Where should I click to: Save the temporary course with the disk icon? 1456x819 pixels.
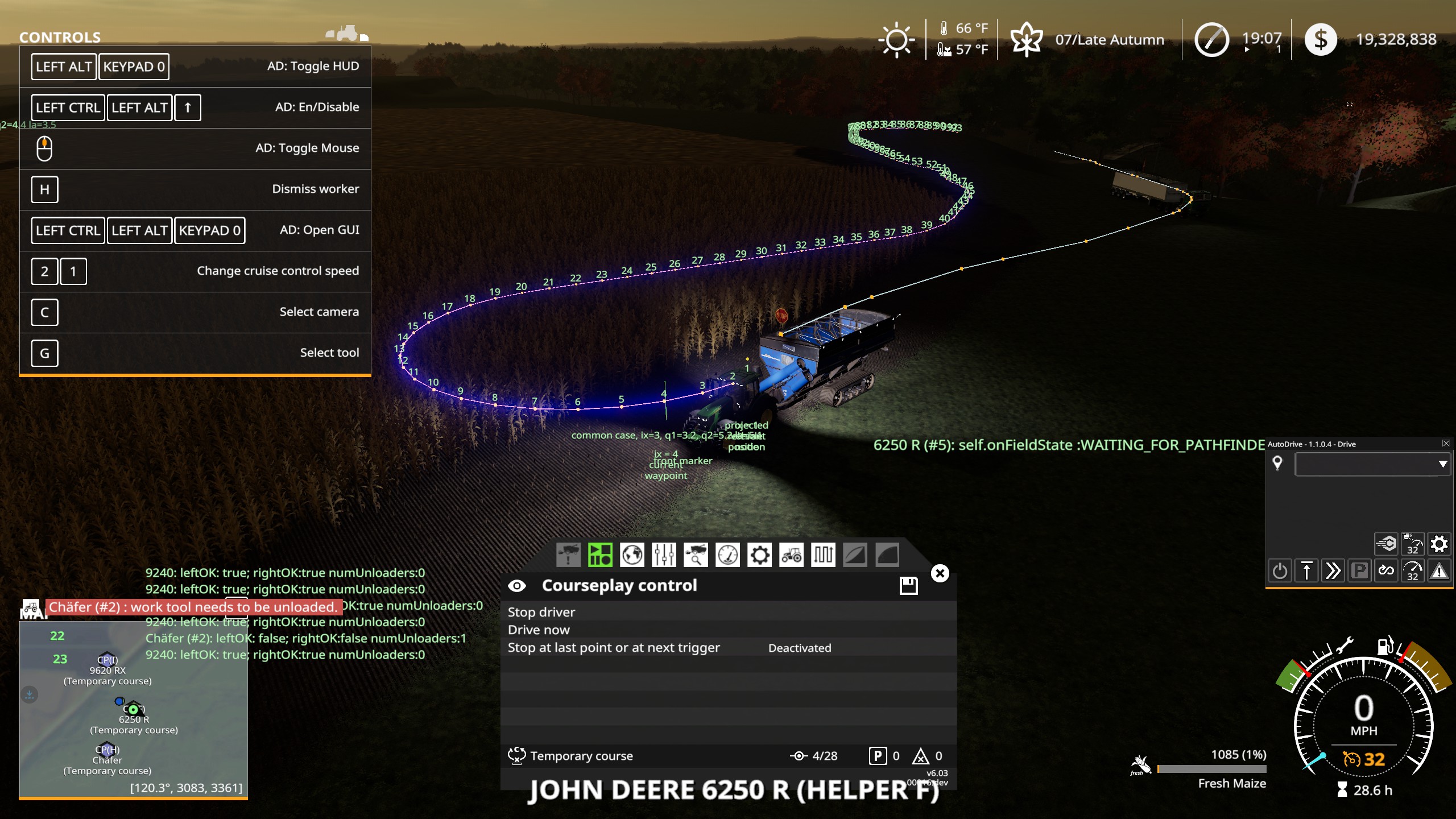tap(909, 585)
